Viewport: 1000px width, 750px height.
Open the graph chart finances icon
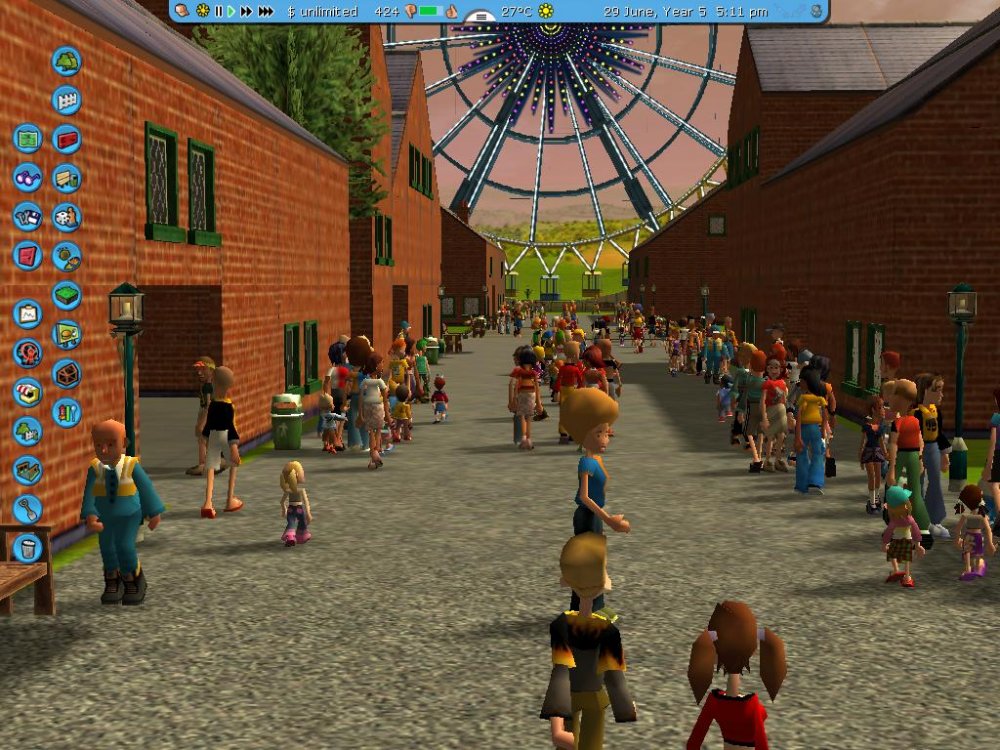pos(28,314)
